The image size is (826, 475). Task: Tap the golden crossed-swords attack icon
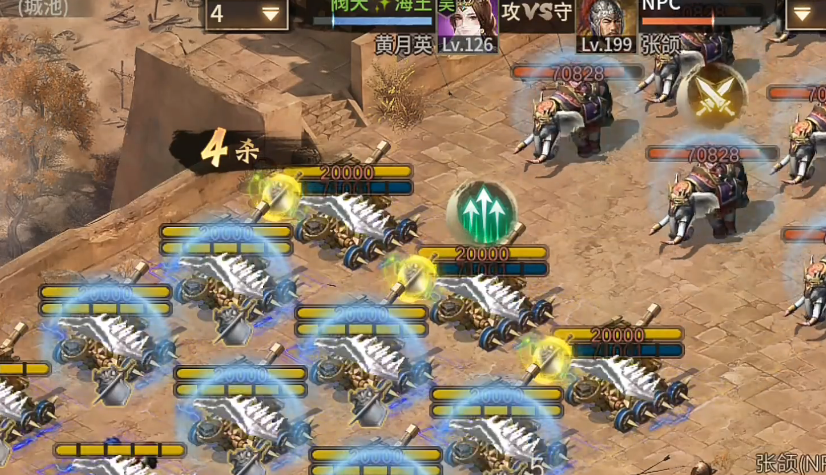pyautogui.click(x=712, y=98)
